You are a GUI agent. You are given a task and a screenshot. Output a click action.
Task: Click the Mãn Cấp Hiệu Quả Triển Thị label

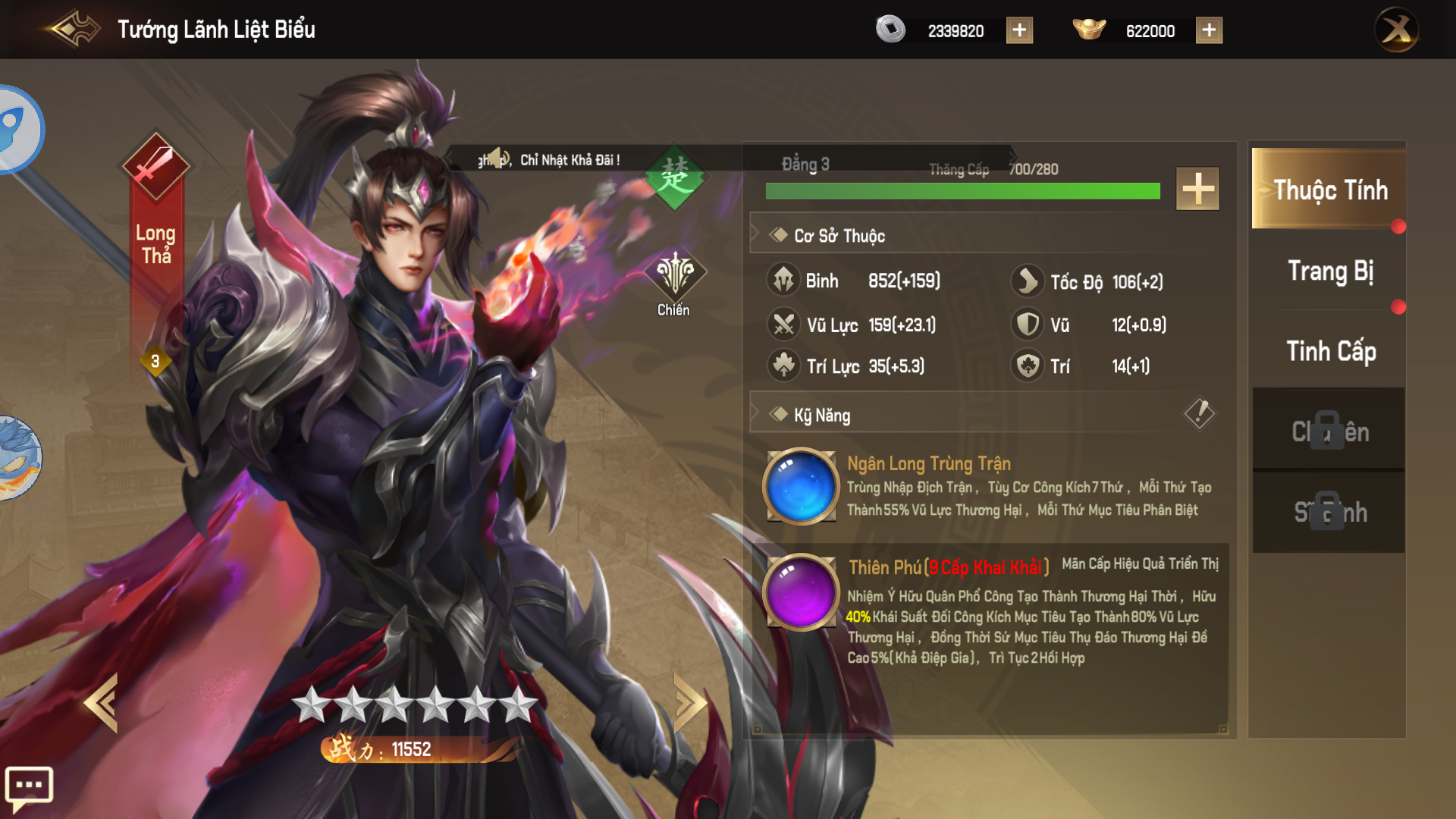click(1140, 564)
